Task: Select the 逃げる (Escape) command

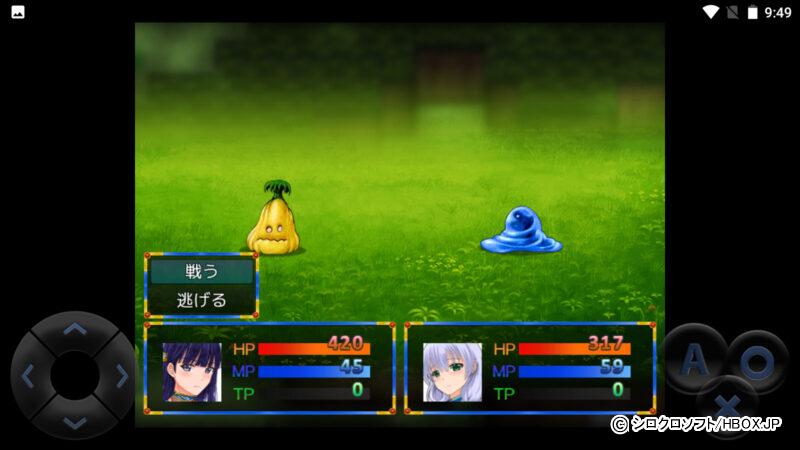Action: tap(202, 299)
